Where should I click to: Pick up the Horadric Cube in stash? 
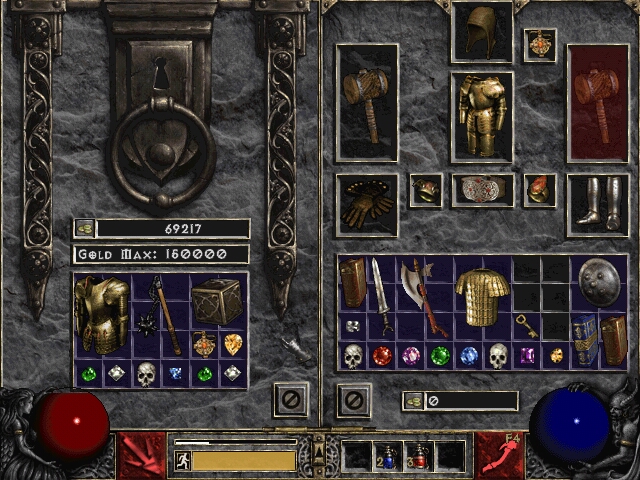pyautogui.click(x=217, y=300)
